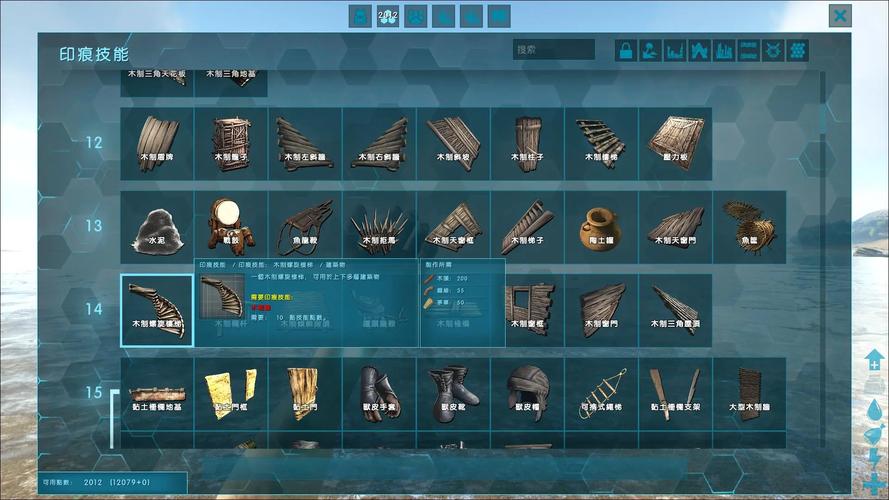The height and width of the screenshot is (500, 889).
Task: Choose the 陶土罐 clay pot engram
Action: (601, 227)
